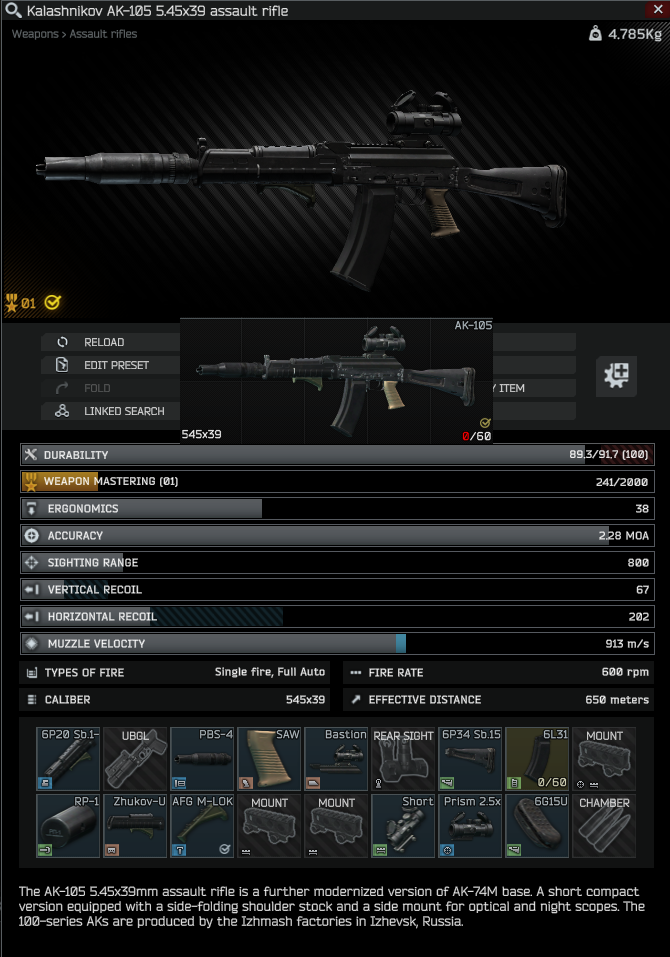Close the AK-105 inspect window
This screenshot has height=957, width=670.
point(657,9)
